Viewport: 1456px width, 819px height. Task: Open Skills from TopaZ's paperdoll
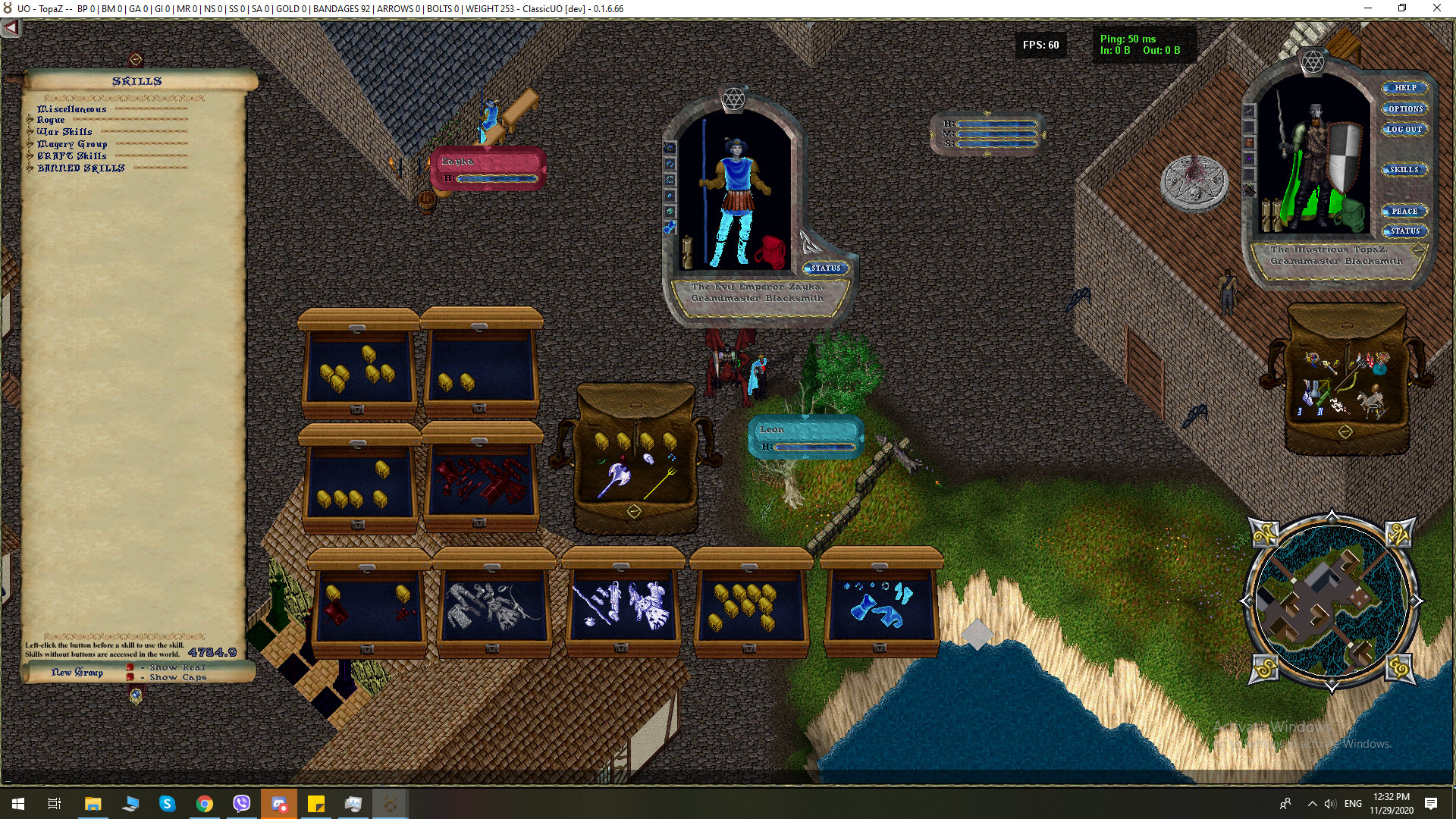point(1404,170)
